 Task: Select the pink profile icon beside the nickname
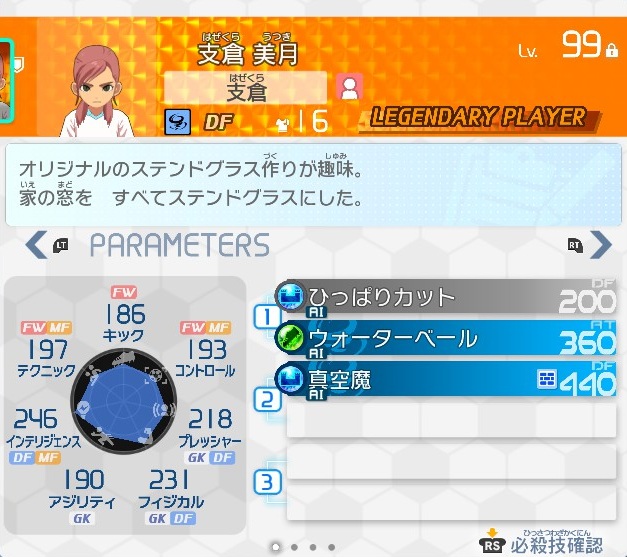(x=349, y=88)
